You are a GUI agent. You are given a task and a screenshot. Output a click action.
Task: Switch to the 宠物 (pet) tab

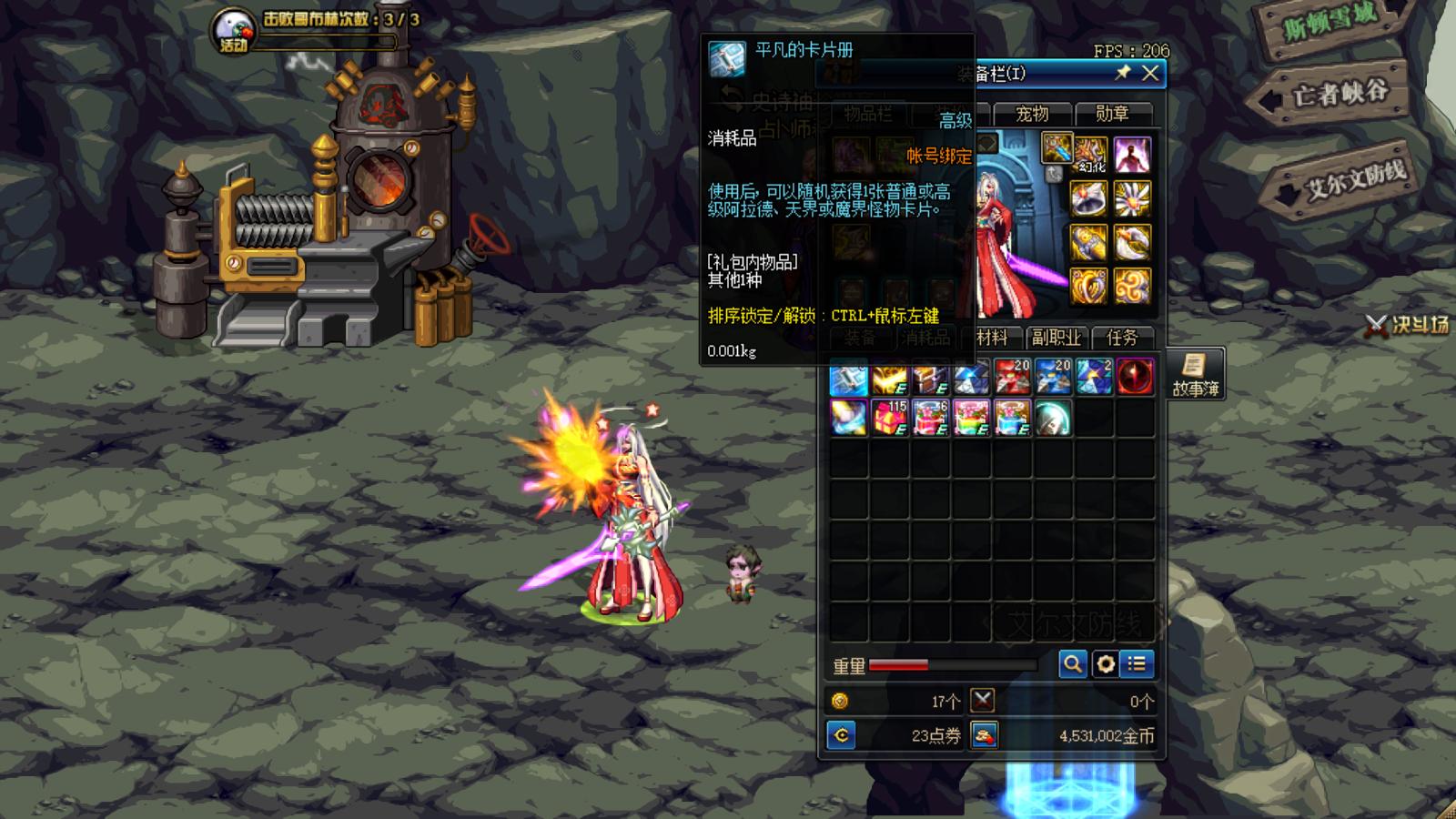click(x=1031, y=114)
